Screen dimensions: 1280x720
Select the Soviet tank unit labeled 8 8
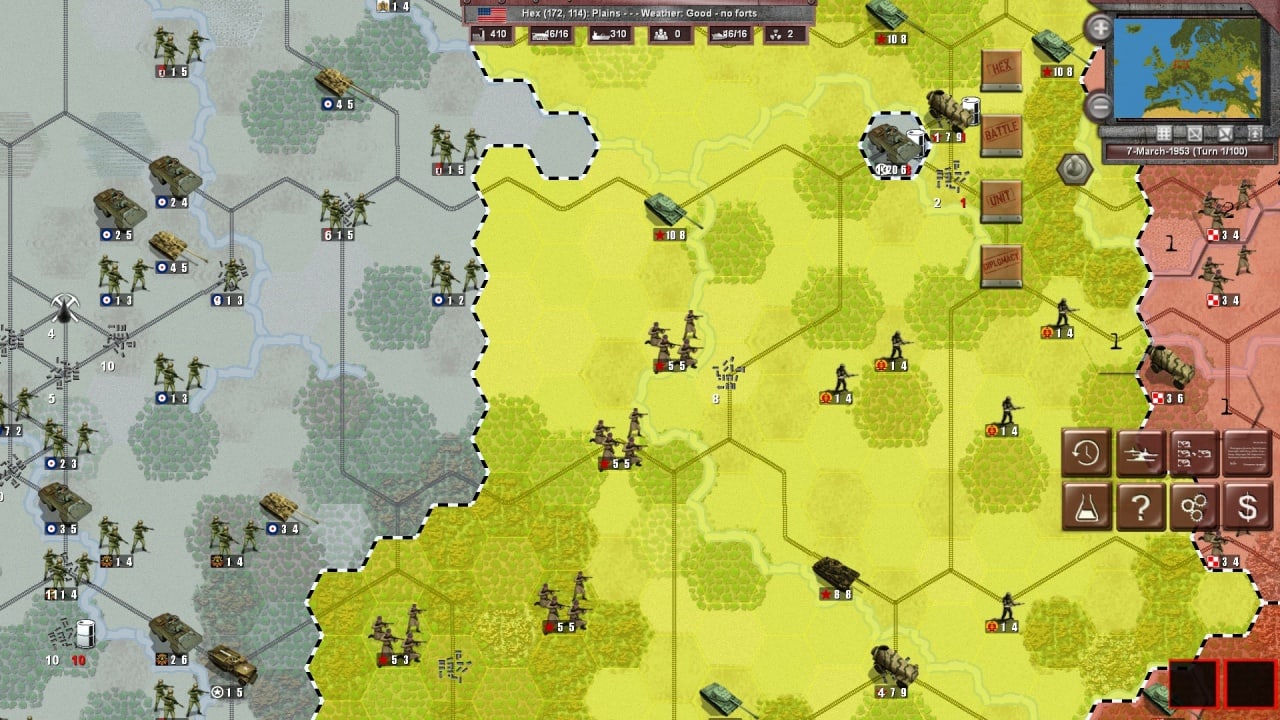tap(835, 575)
